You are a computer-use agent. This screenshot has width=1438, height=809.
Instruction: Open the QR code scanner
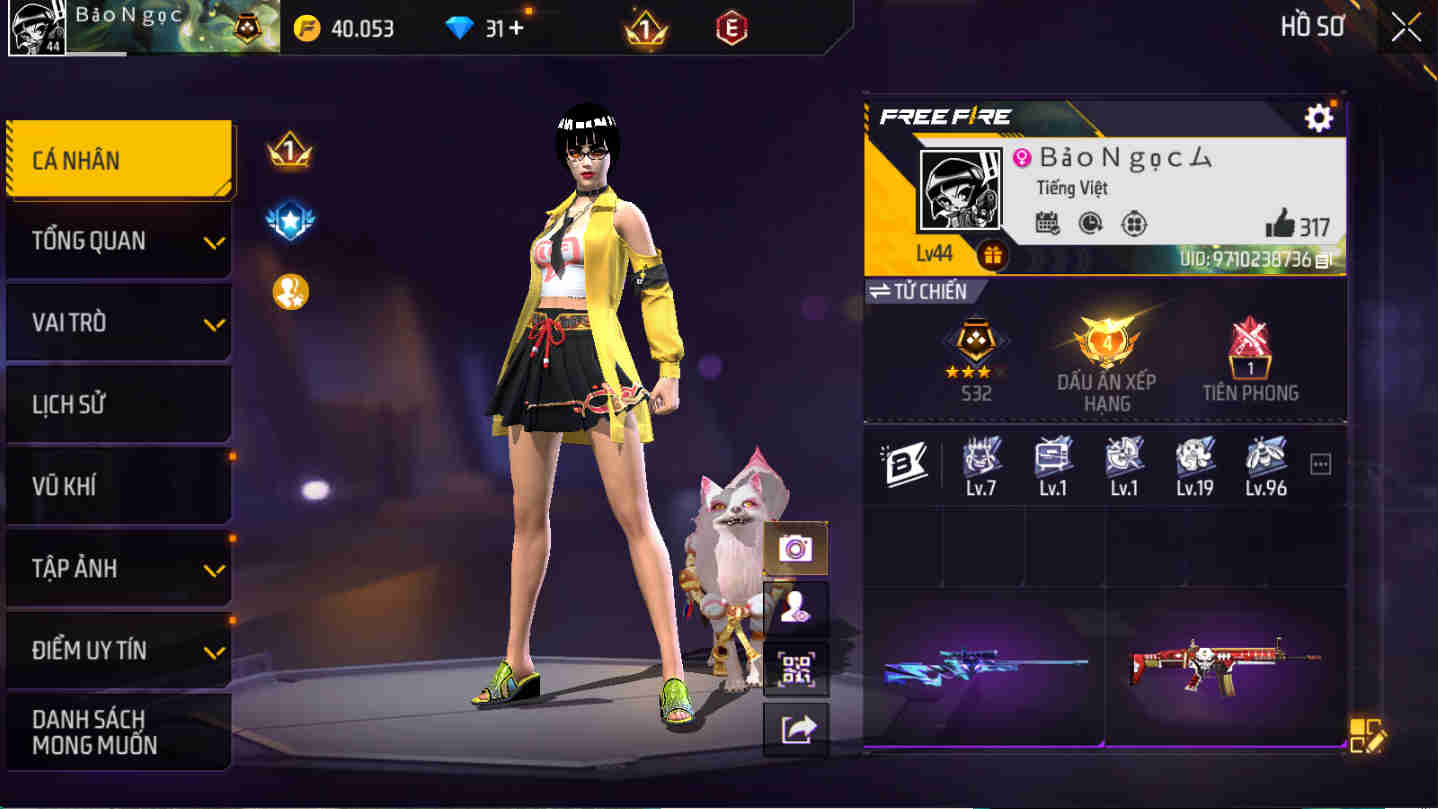(795, 670)
